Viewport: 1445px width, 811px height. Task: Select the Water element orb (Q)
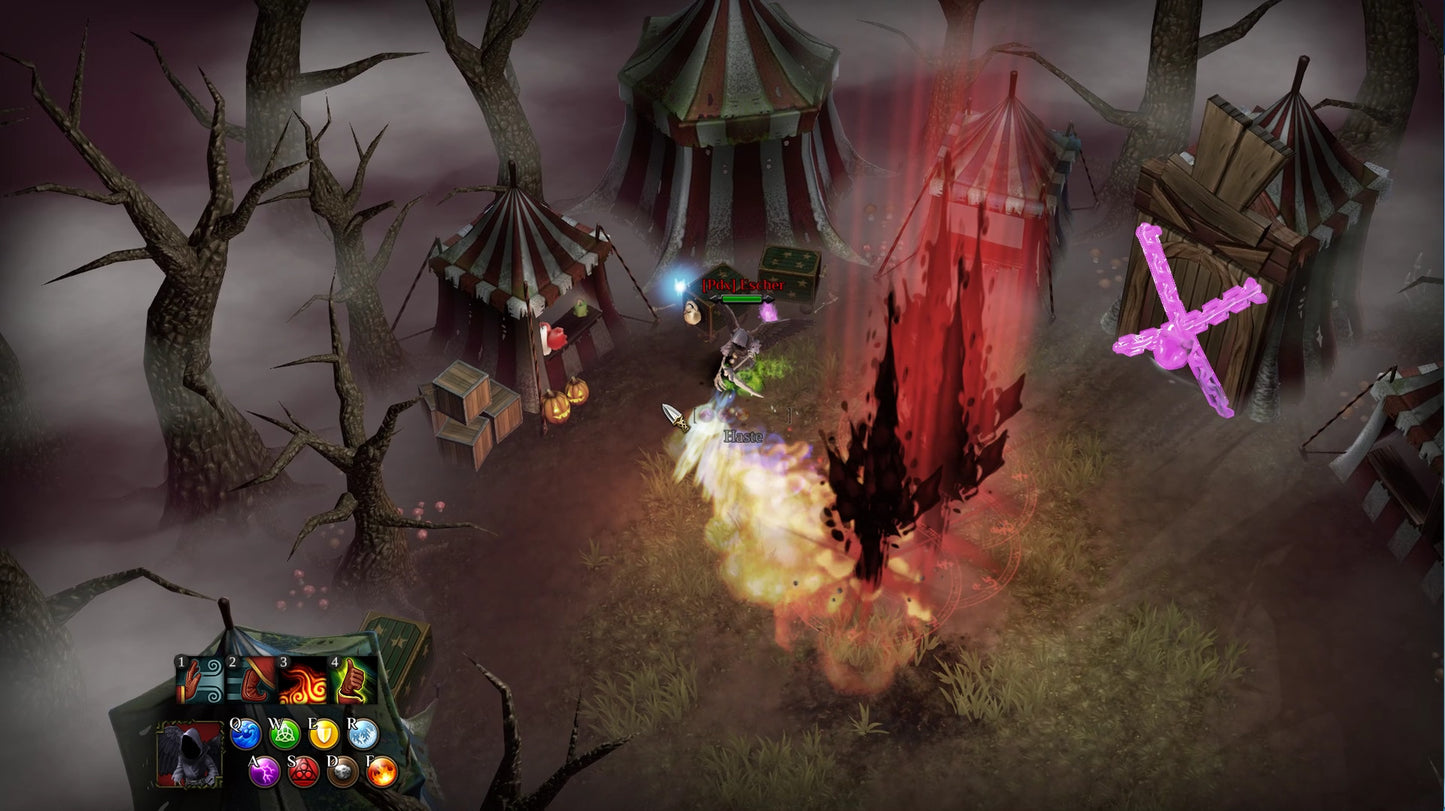(247, 735)
